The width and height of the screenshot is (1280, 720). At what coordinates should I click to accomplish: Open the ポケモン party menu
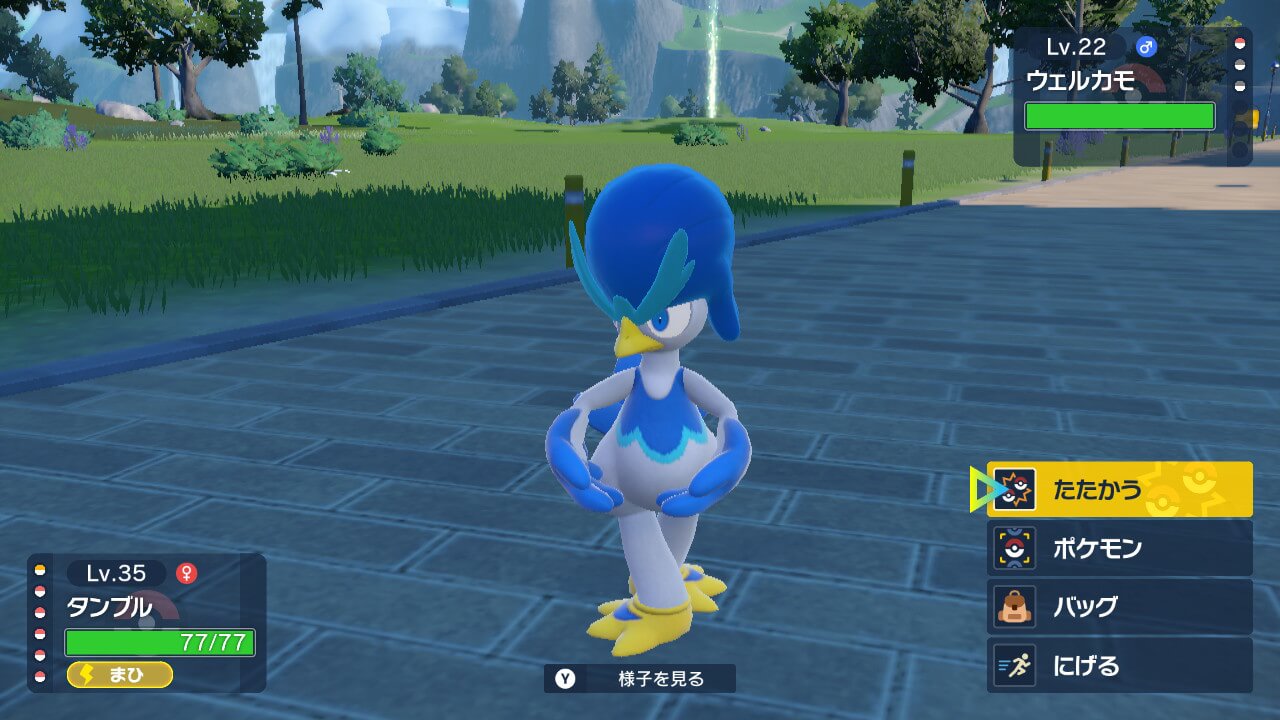point(1119,548)
